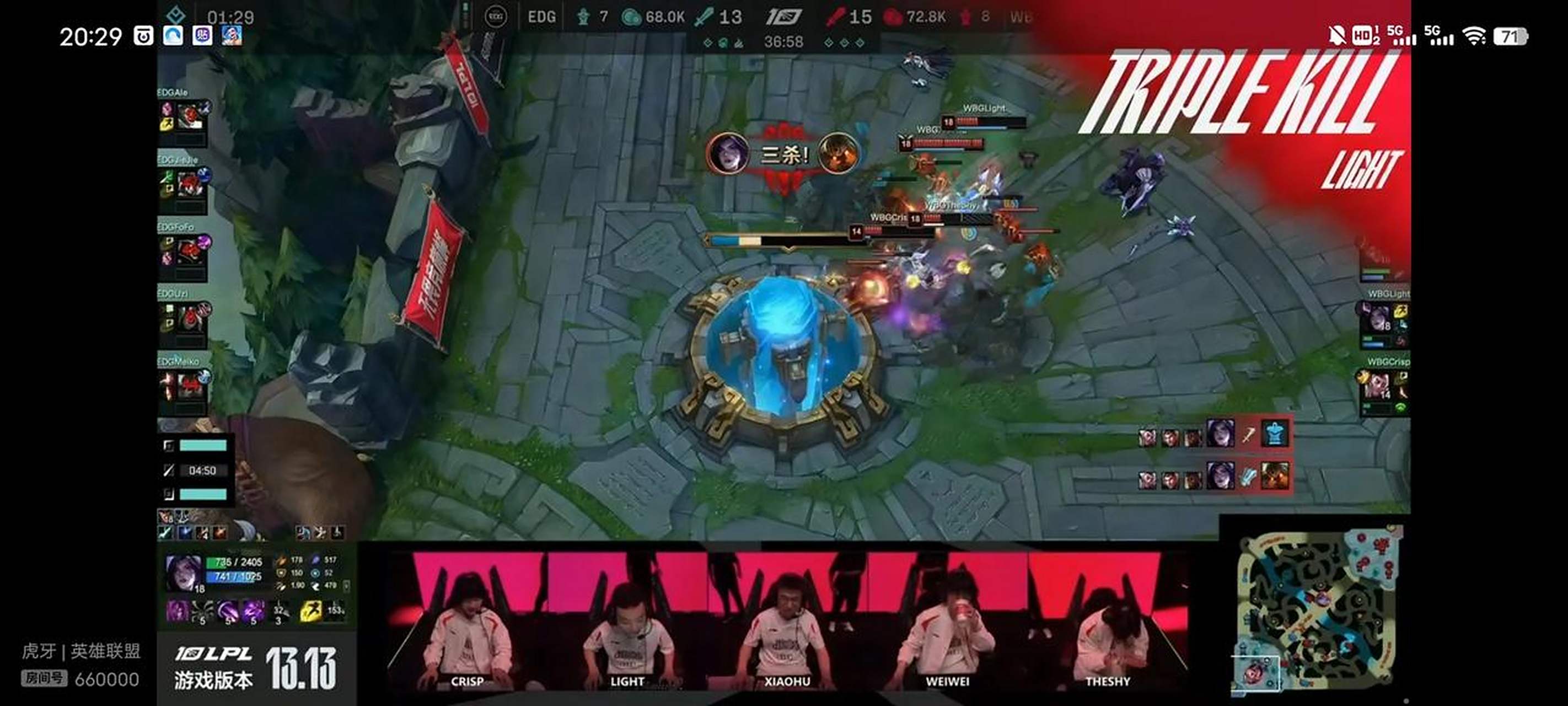
Task: Tap the Wi-Fi status bar icon
Action: pos(1474,36)
